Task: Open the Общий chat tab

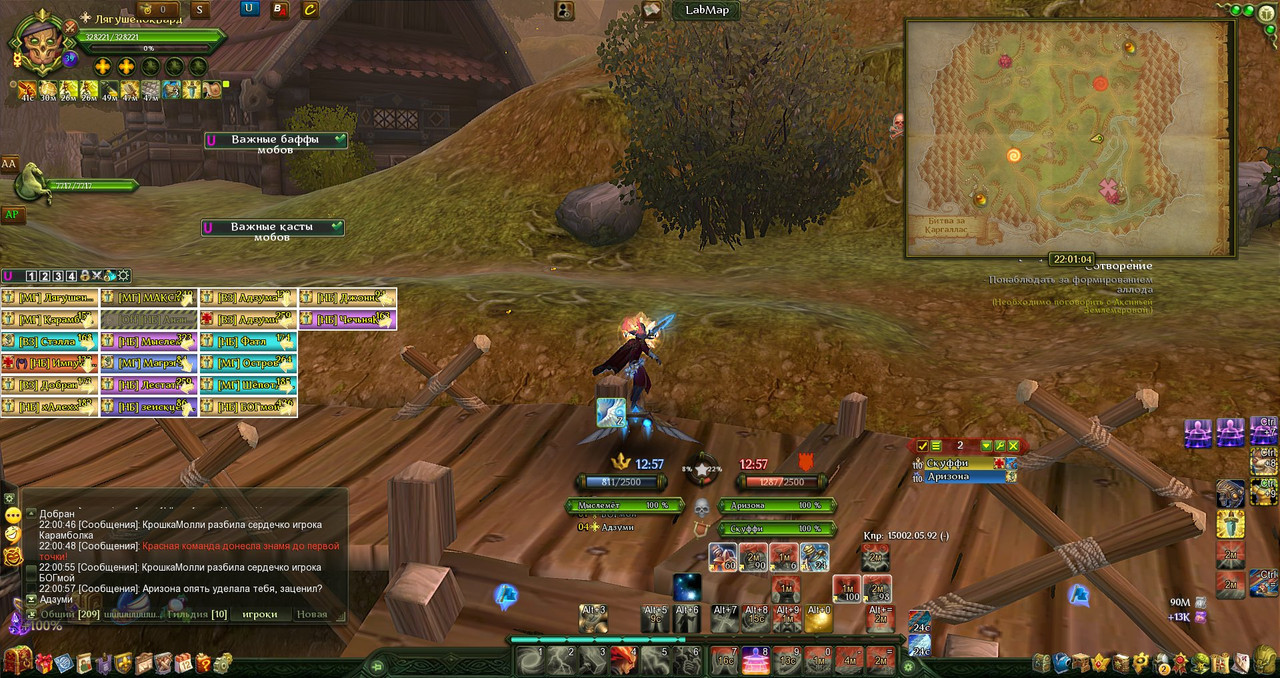Action: tap(57, 614)
